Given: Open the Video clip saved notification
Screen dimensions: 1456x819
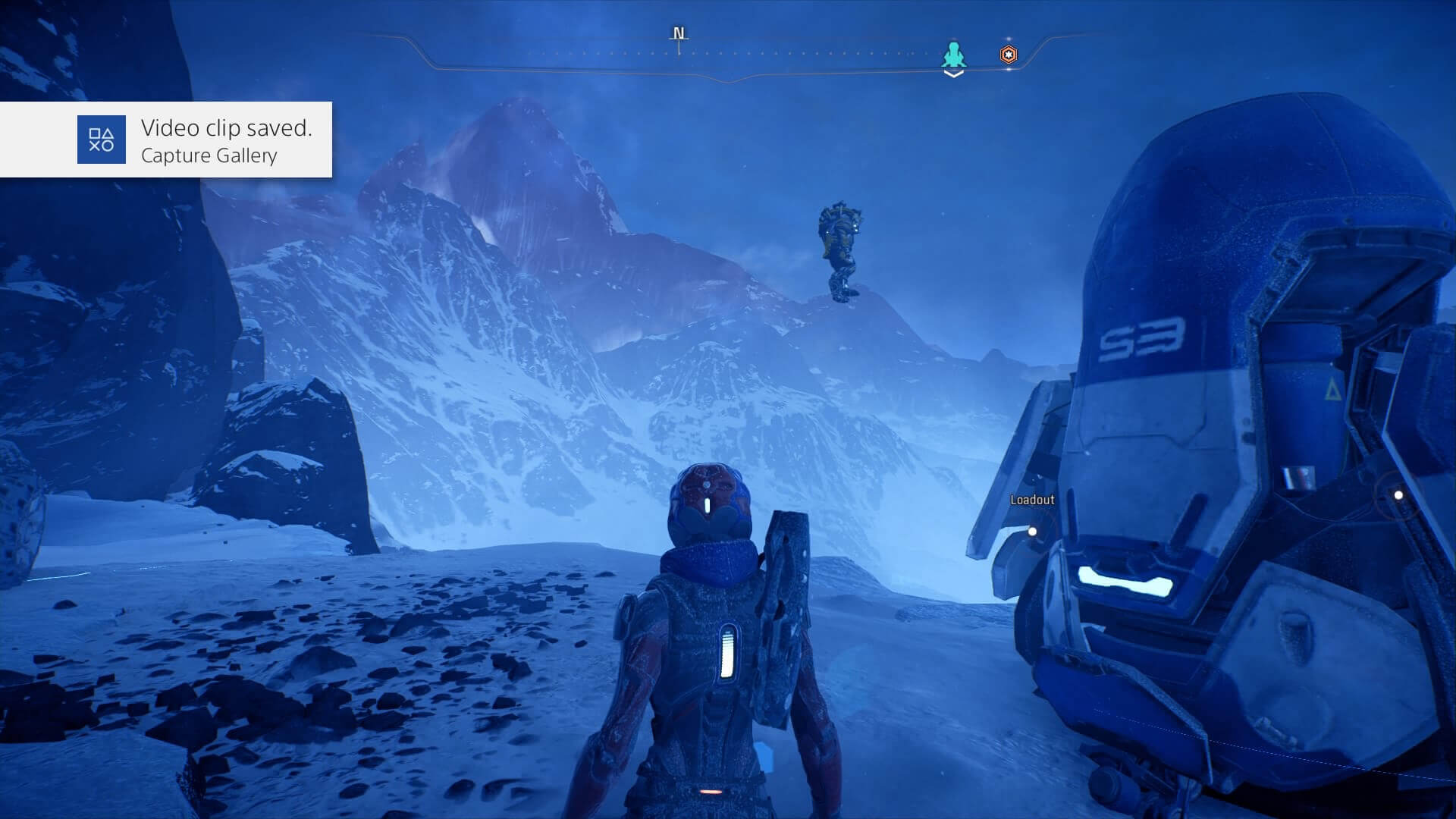Looking at the screenshot, I should pyautogui.click(x=166, y=140).
